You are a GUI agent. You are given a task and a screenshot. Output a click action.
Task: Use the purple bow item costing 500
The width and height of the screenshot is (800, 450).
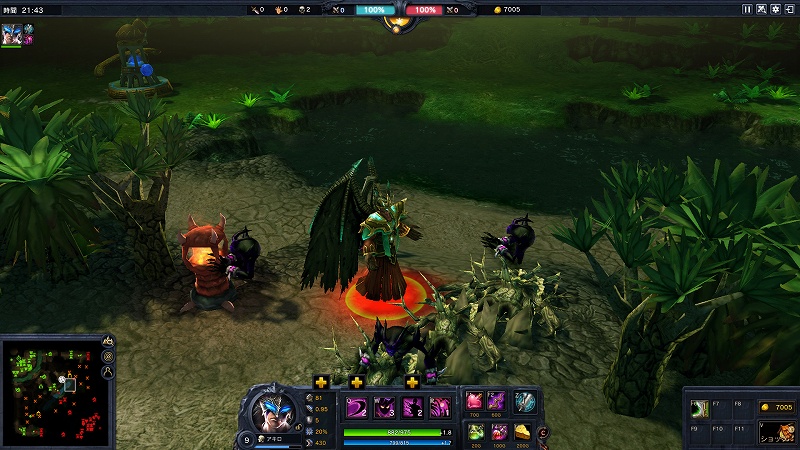[496, 402]
